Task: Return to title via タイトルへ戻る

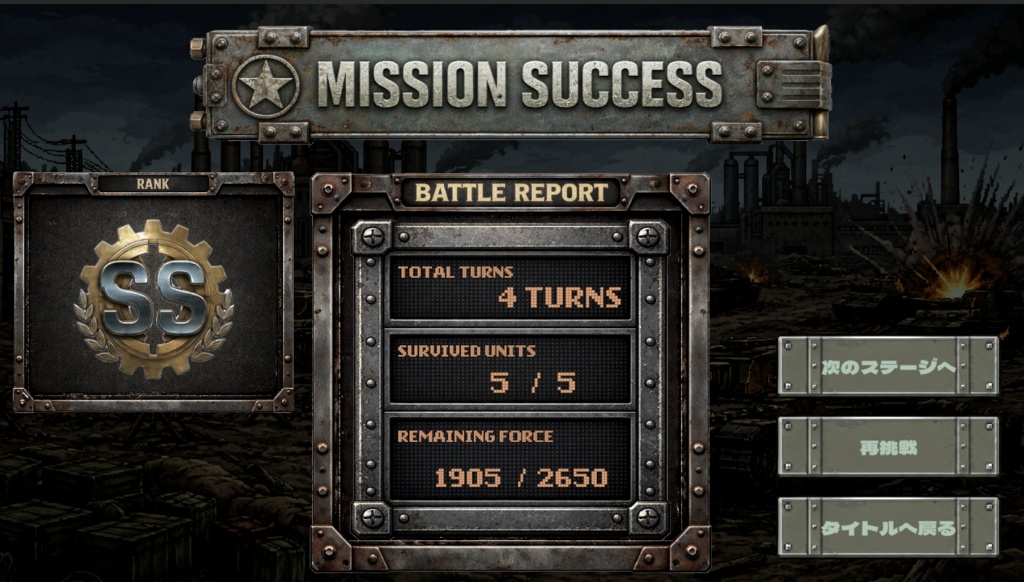Action: (x=888, y=526)
